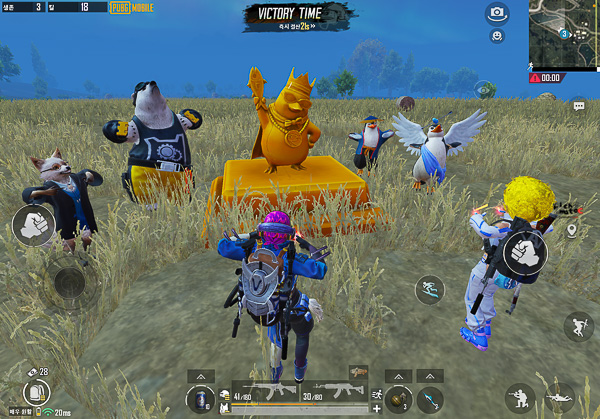Tap the jump button
This screenshot has width=600, height=419.
pyautogui.click(x=578, y=325)
